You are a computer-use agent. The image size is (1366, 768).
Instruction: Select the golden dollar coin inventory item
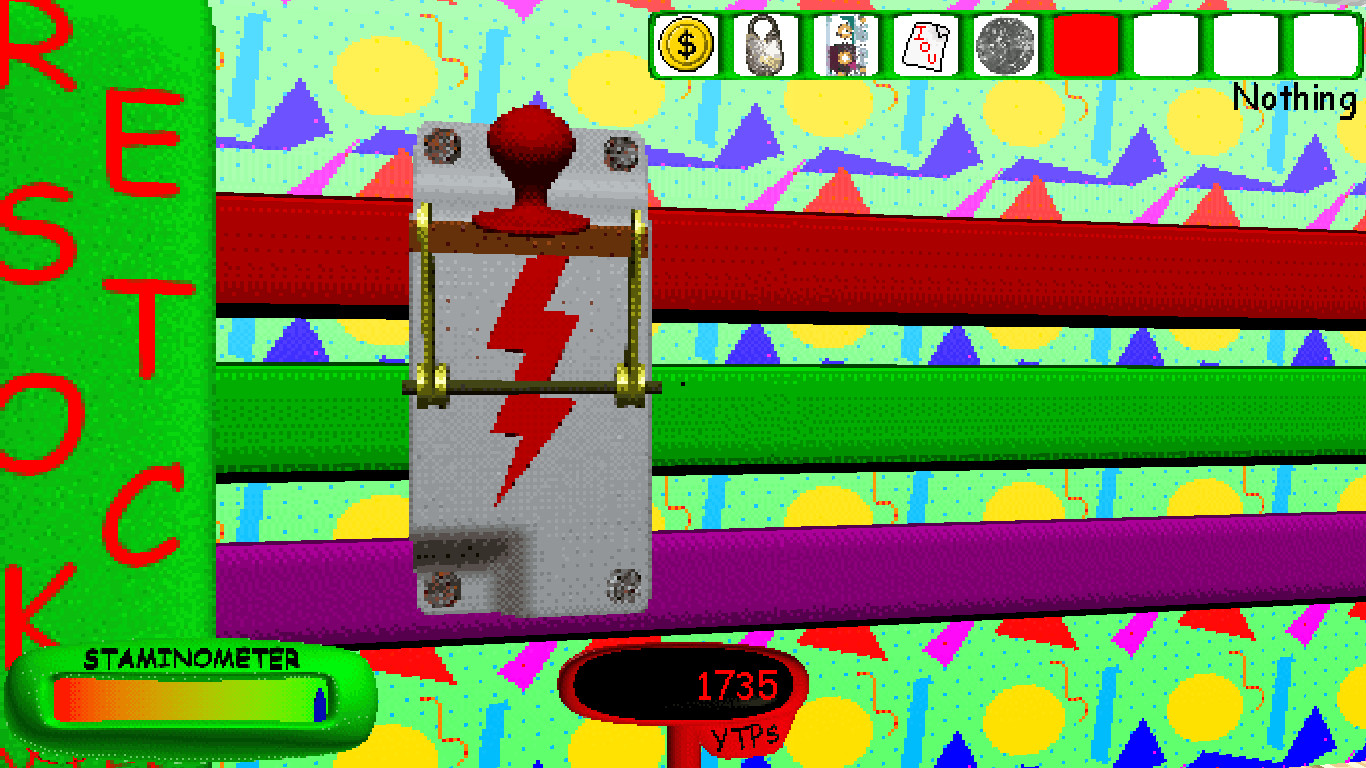coord(686,45)
